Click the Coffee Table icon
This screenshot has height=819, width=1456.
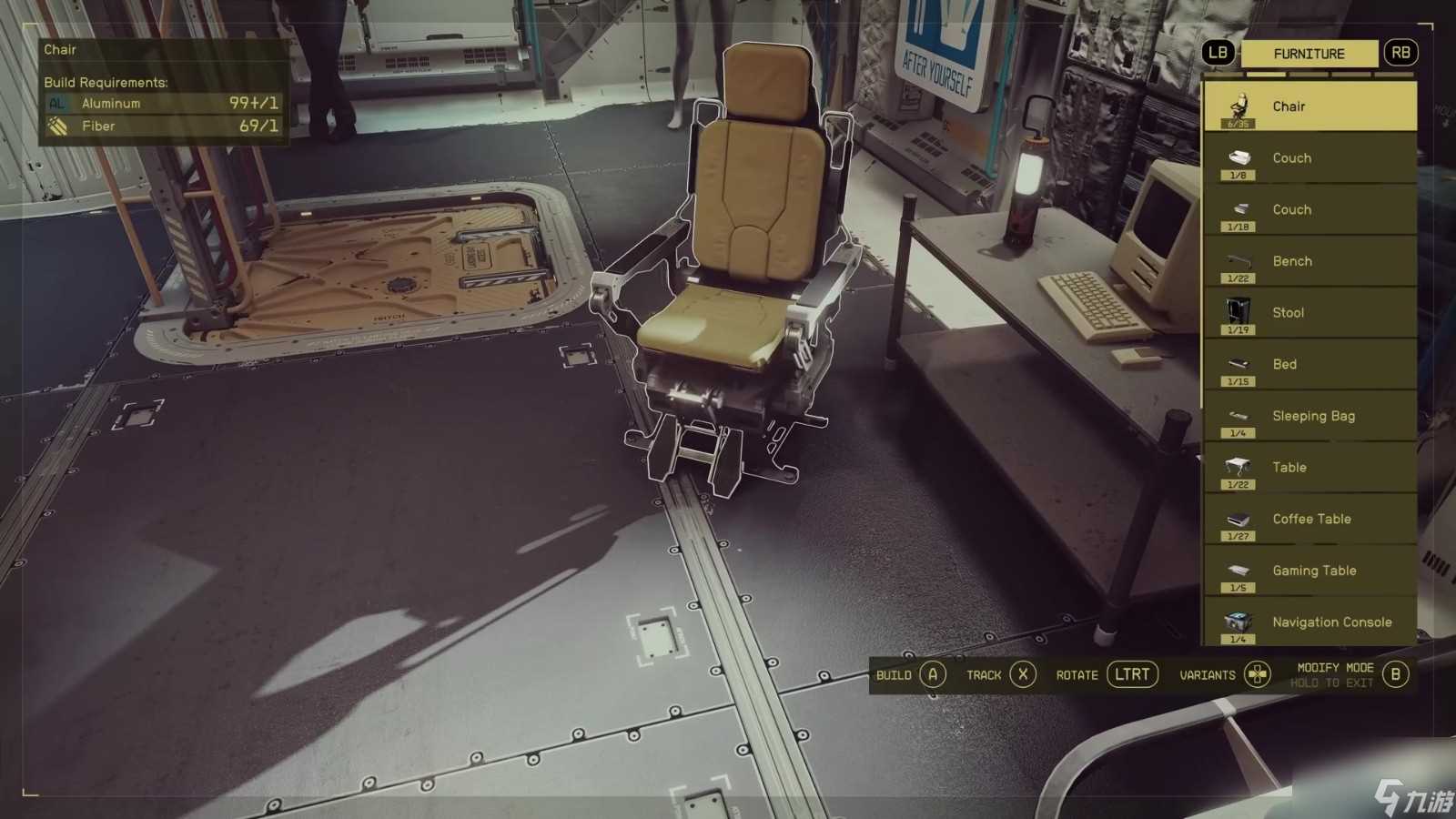pyautogui.click(x=1236, y=519)
